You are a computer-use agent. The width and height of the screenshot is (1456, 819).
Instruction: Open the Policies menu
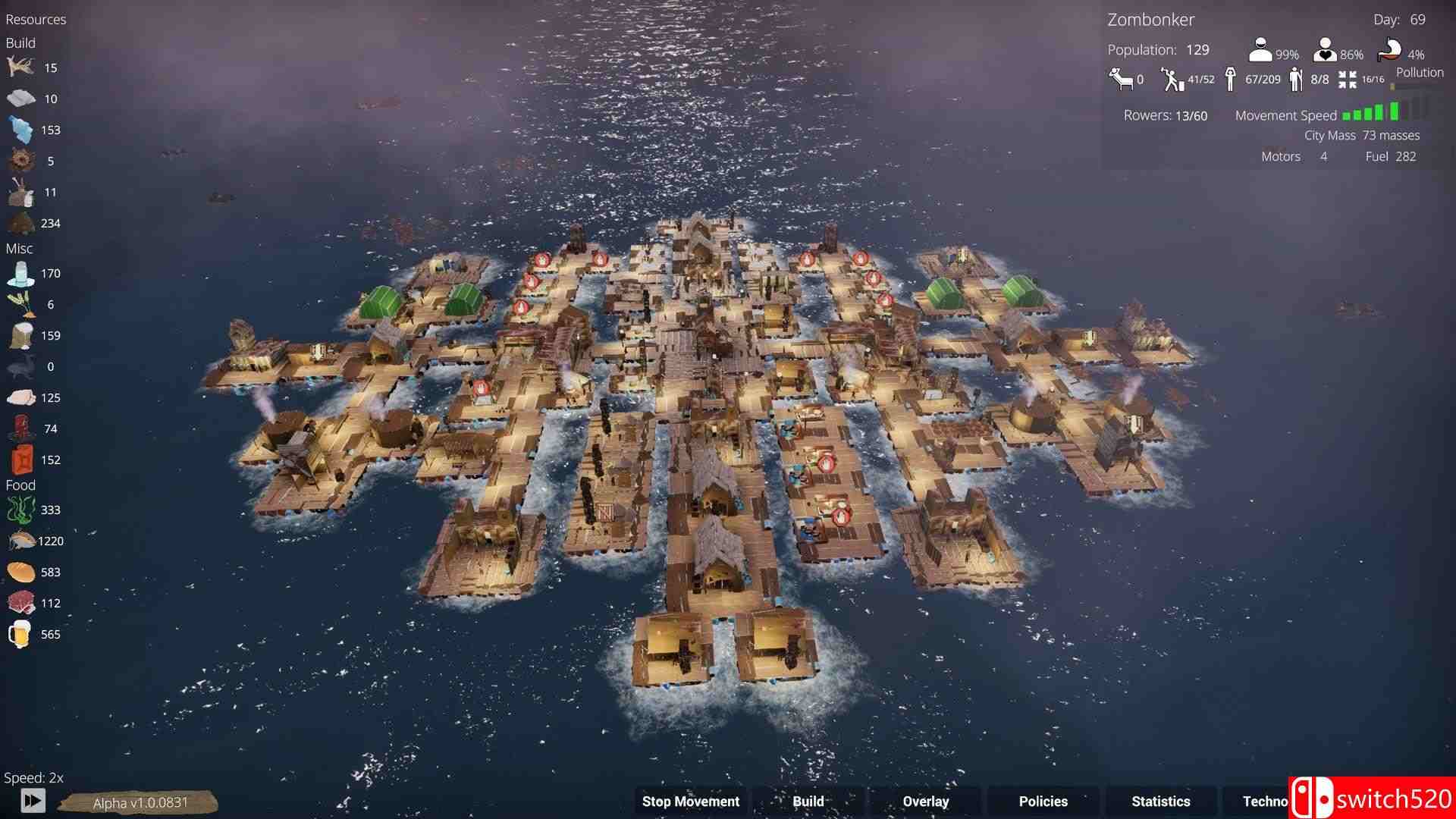point(1043,801)
